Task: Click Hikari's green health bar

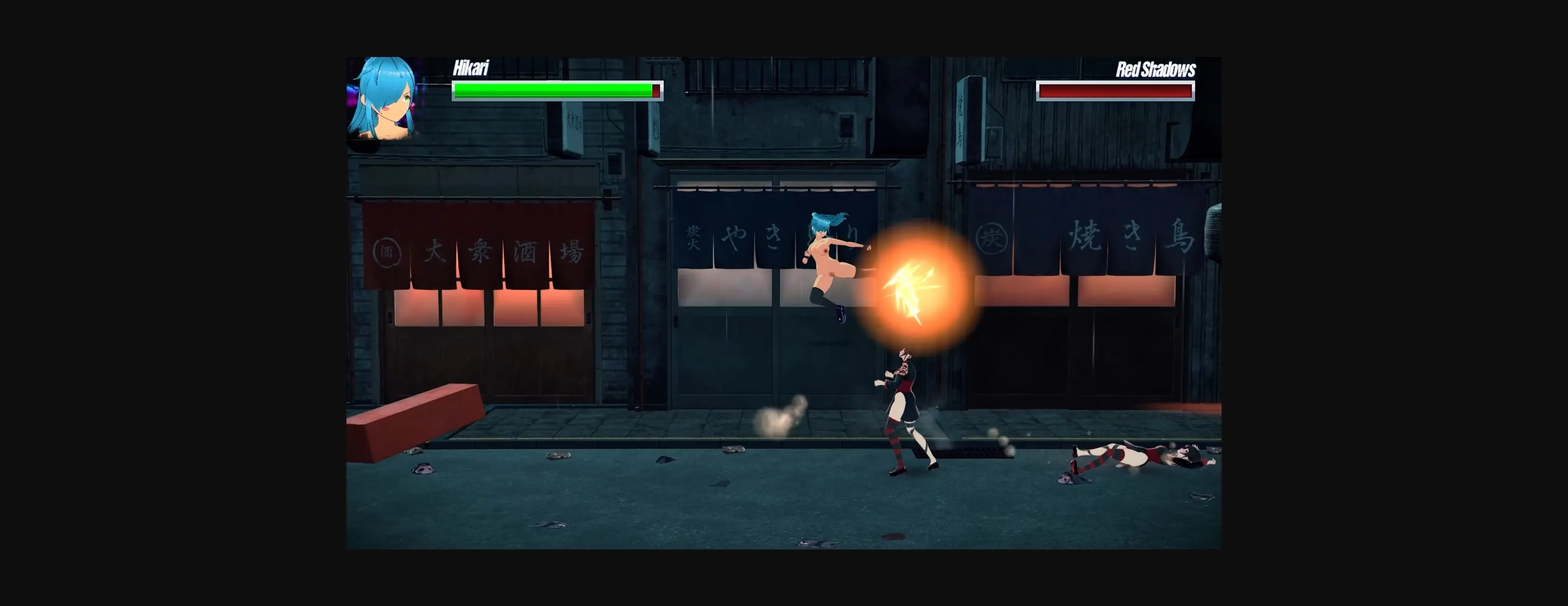Action: 548,90
